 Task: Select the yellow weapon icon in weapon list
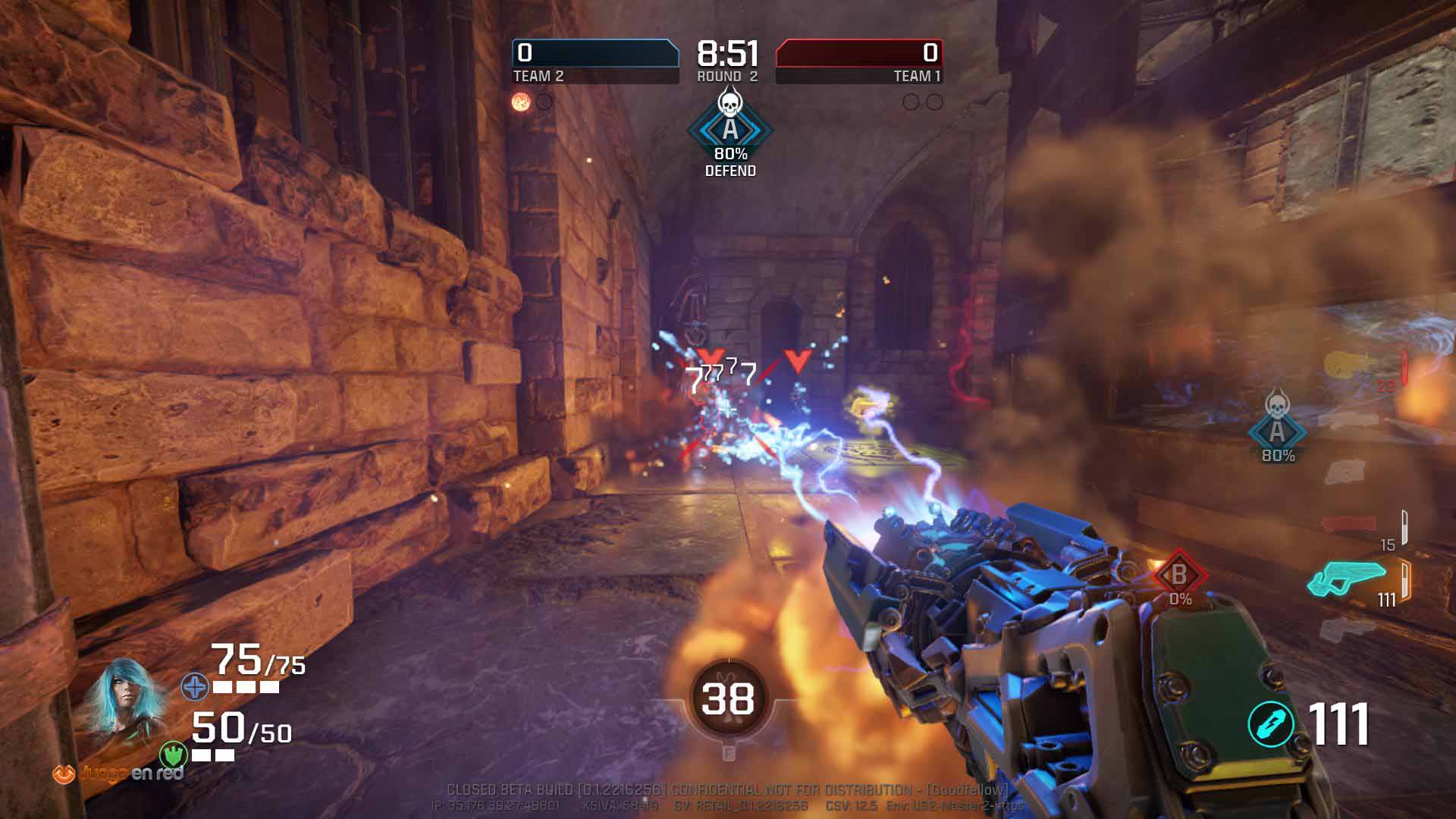point(1354,366)
